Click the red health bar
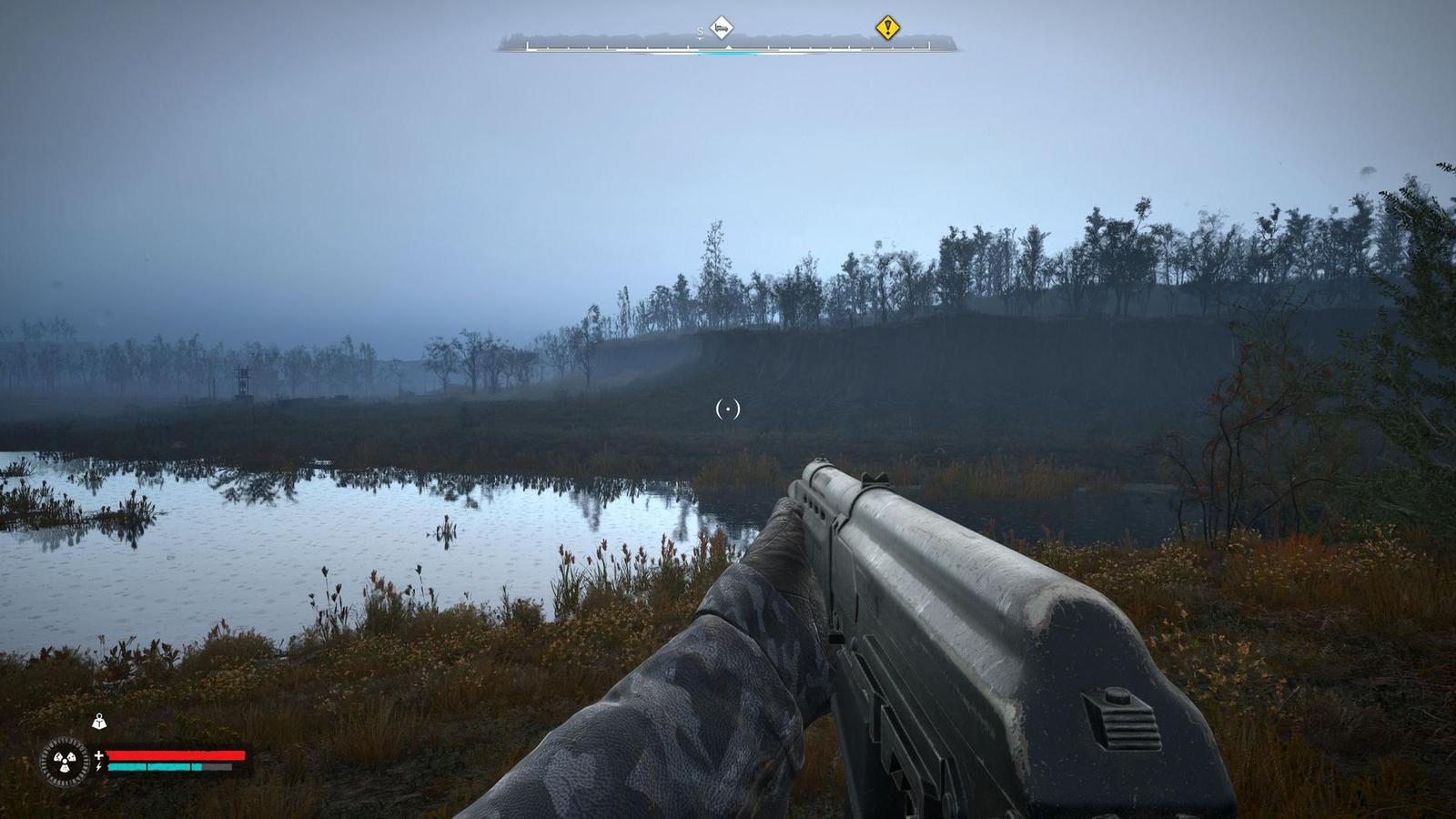 [x=175, y=755]
